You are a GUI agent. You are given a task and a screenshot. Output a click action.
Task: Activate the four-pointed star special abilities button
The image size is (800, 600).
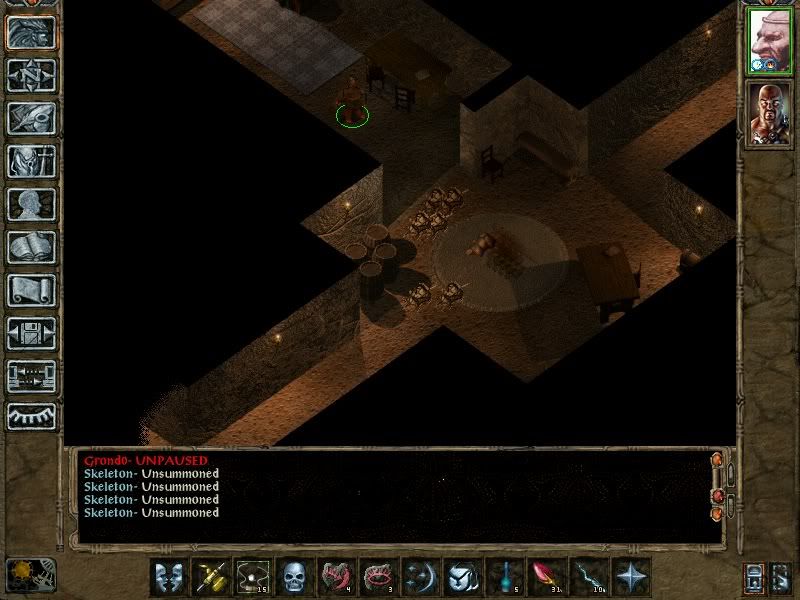pyautogui.click(x=631, y=577)
